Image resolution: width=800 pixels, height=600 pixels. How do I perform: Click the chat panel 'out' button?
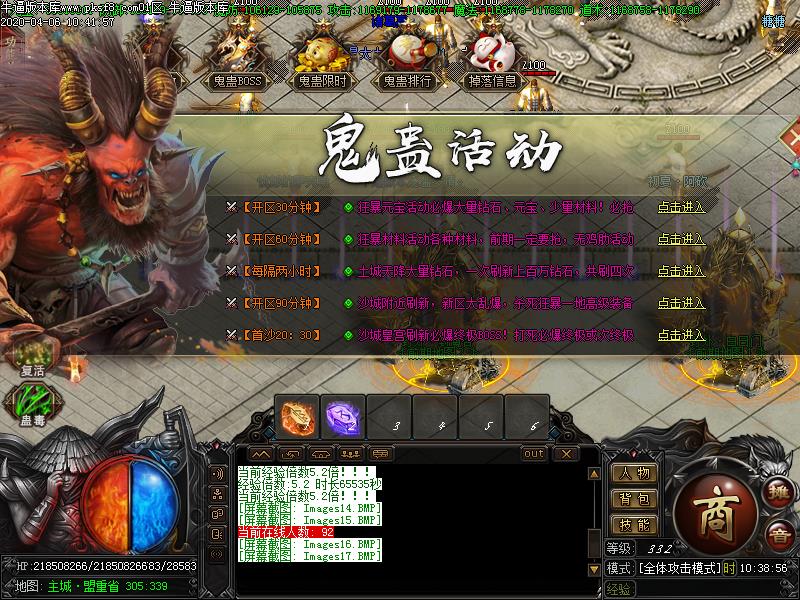coord(535,454)
